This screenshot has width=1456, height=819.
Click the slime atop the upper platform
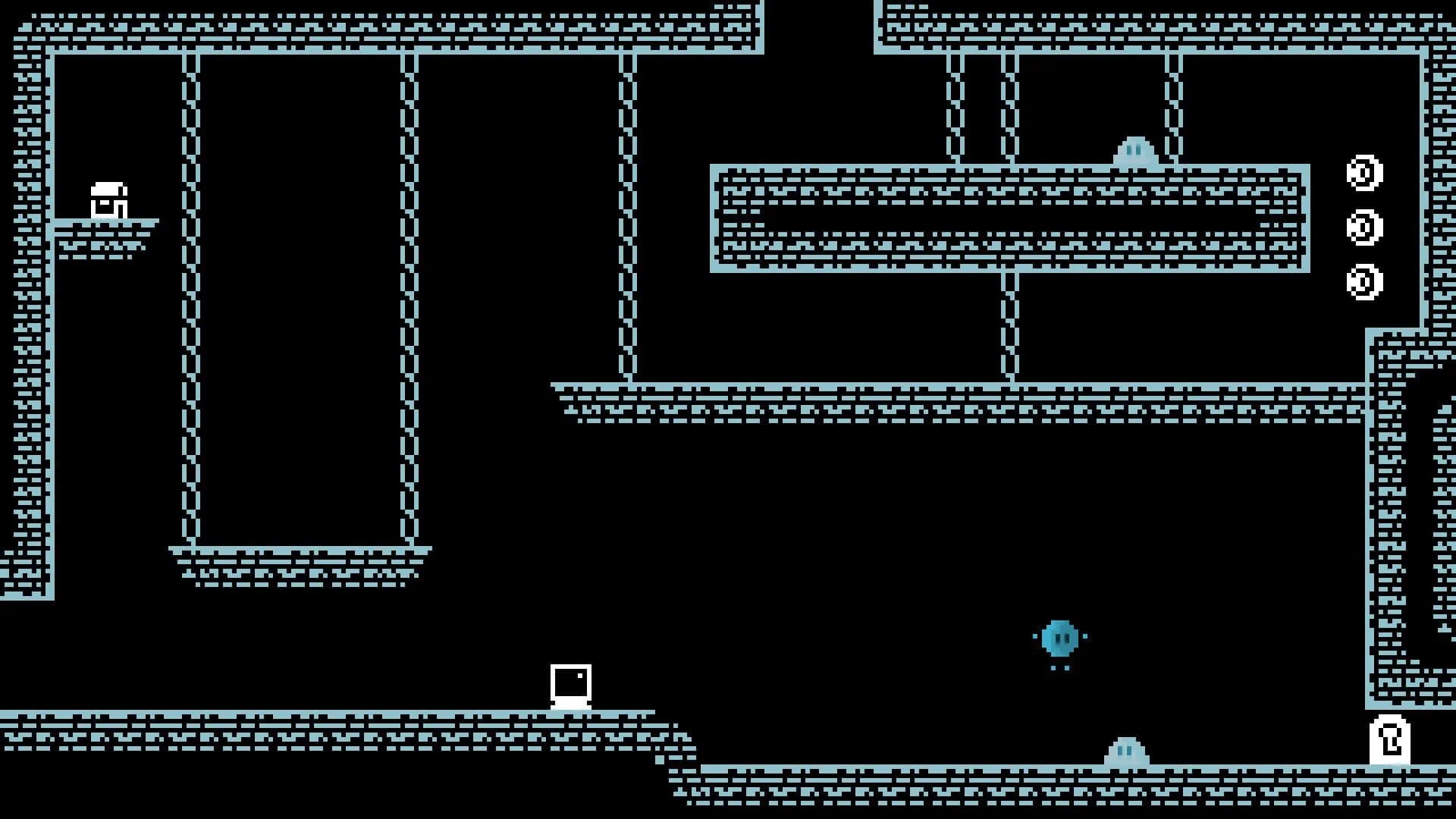coord(1131,151)
